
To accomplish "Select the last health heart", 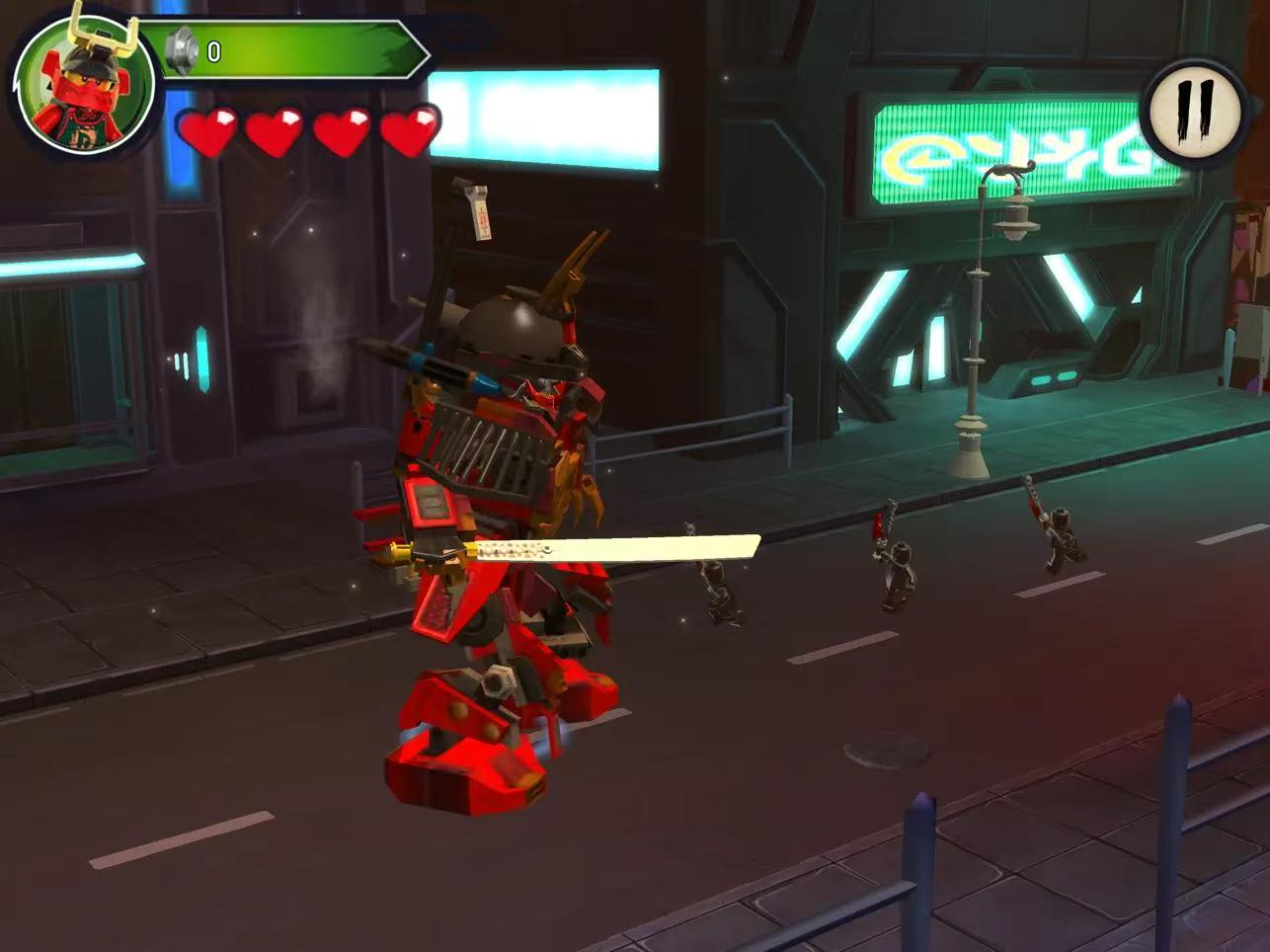I will [410, 131].
